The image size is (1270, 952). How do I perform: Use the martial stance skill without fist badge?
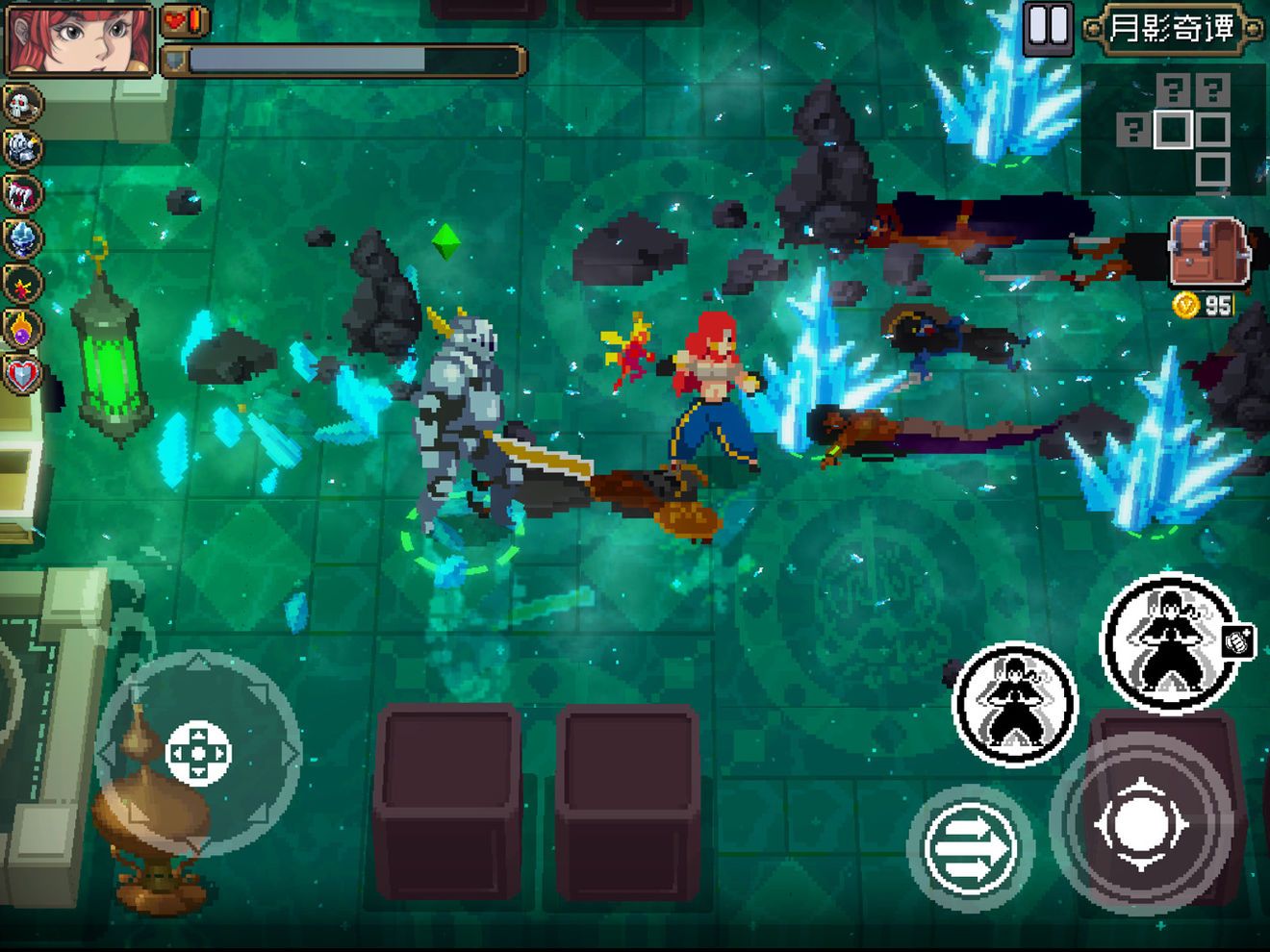point(1014,704)
